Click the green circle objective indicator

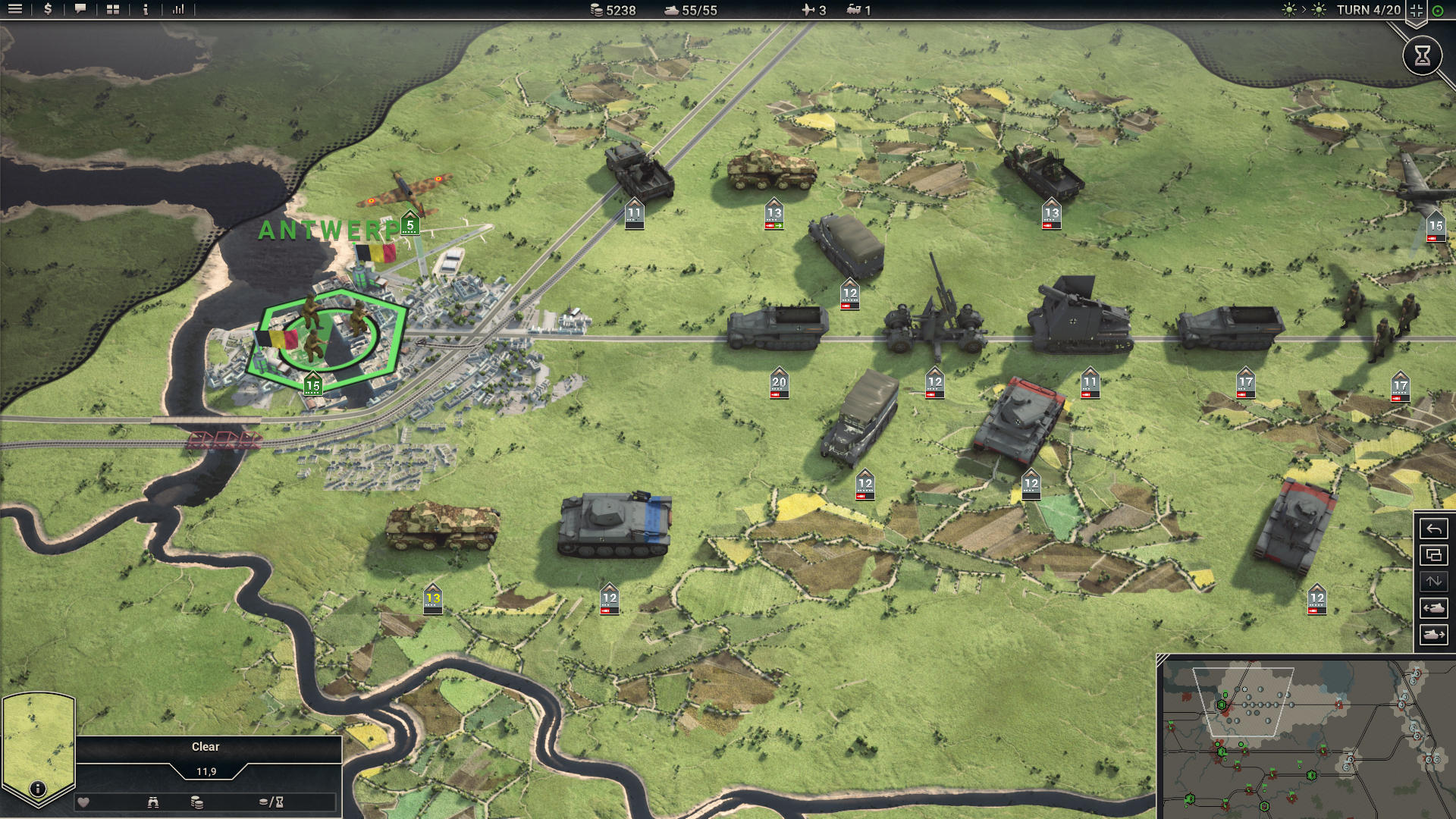click(1438, 11)
